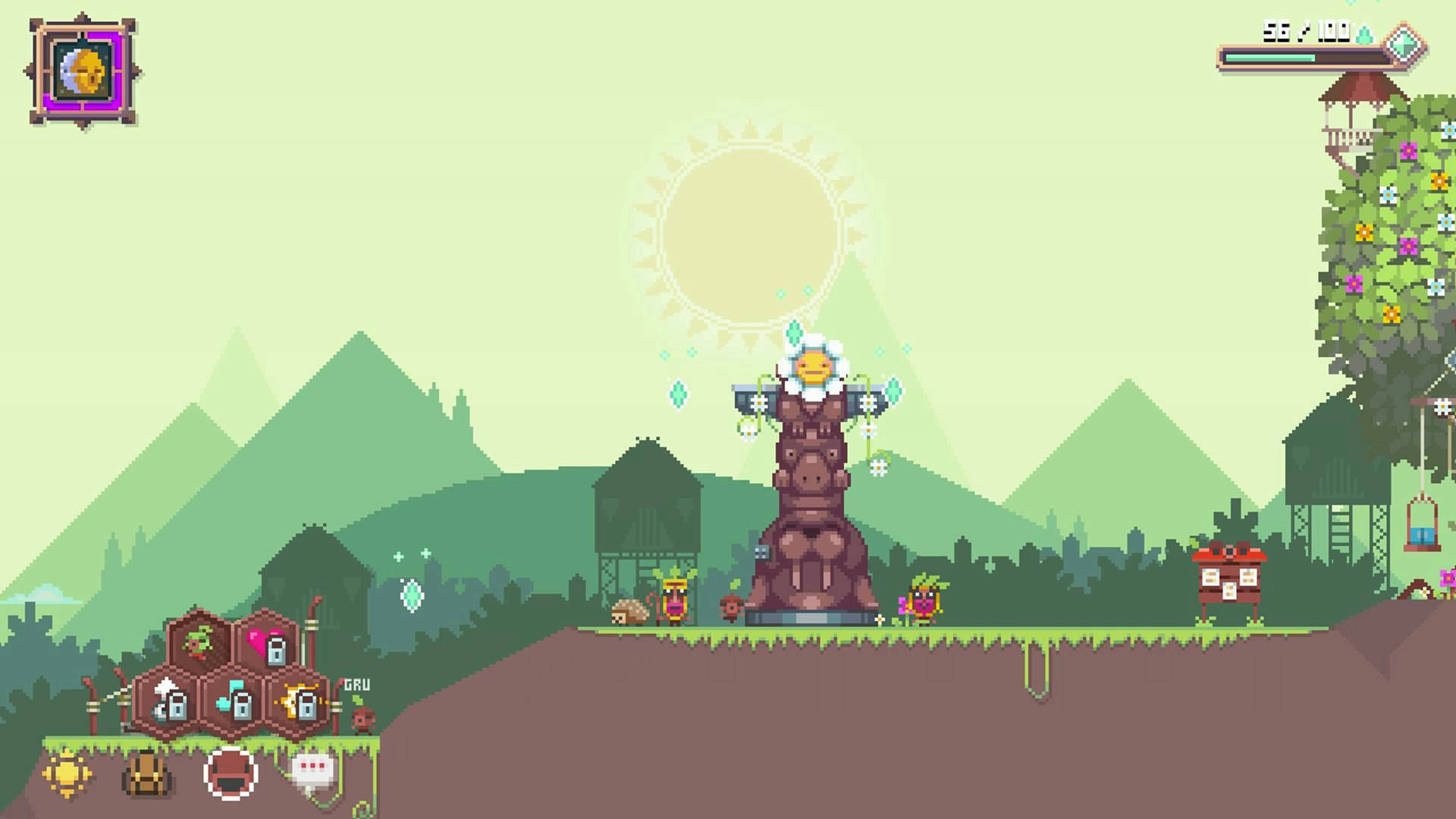The image size is (1456, 819).
Task: Select the locked cyan music note hex slot
Action: [x=233, y=701]
